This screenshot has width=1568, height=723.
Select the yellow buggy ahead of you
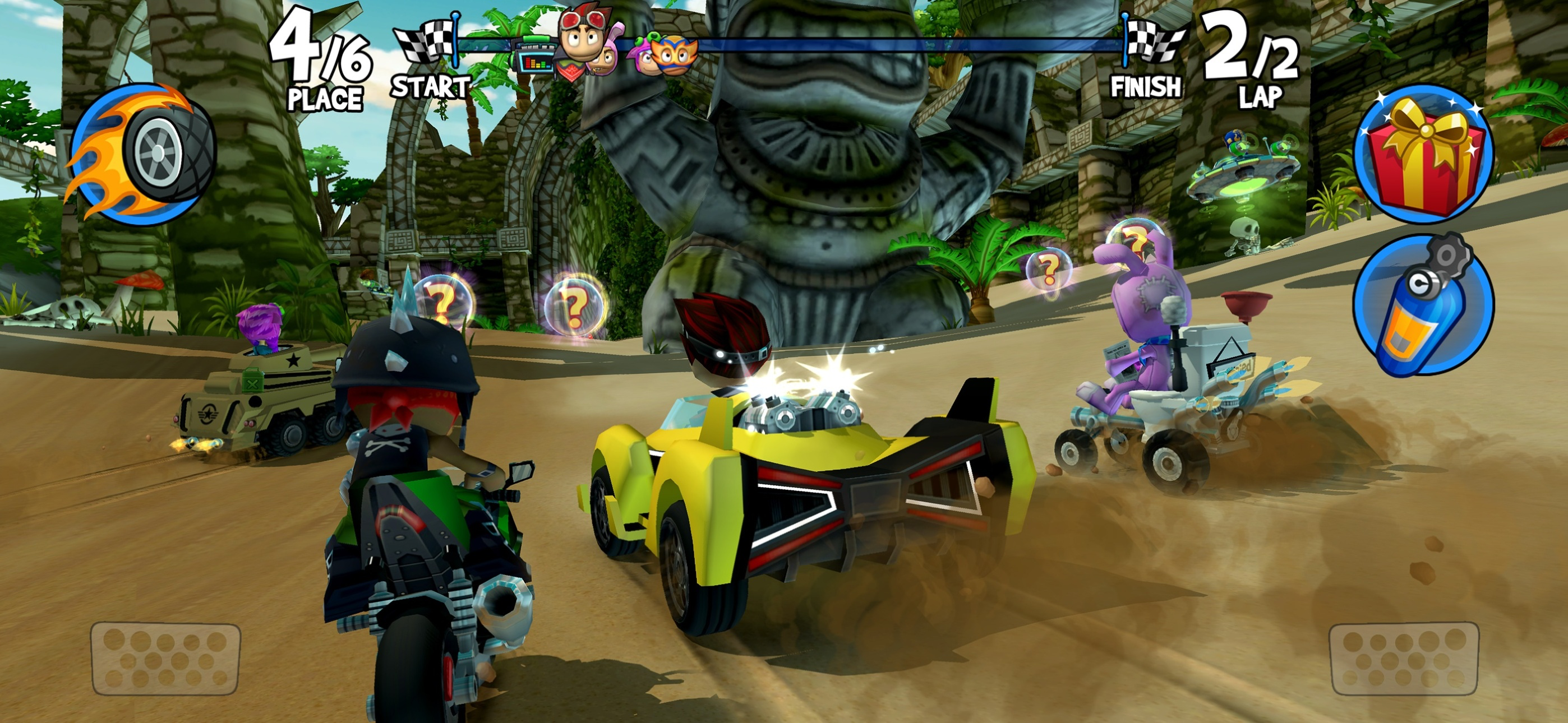click(x=791, y=487)
